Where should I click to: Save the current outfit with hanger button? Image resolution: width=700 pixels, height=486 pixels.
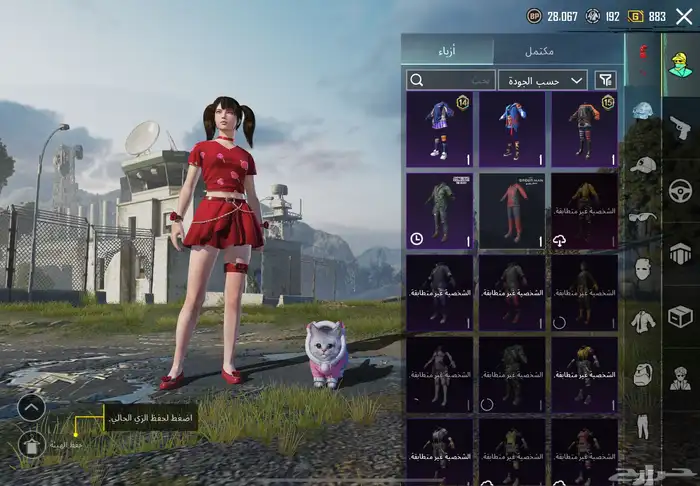coord(31,444)
